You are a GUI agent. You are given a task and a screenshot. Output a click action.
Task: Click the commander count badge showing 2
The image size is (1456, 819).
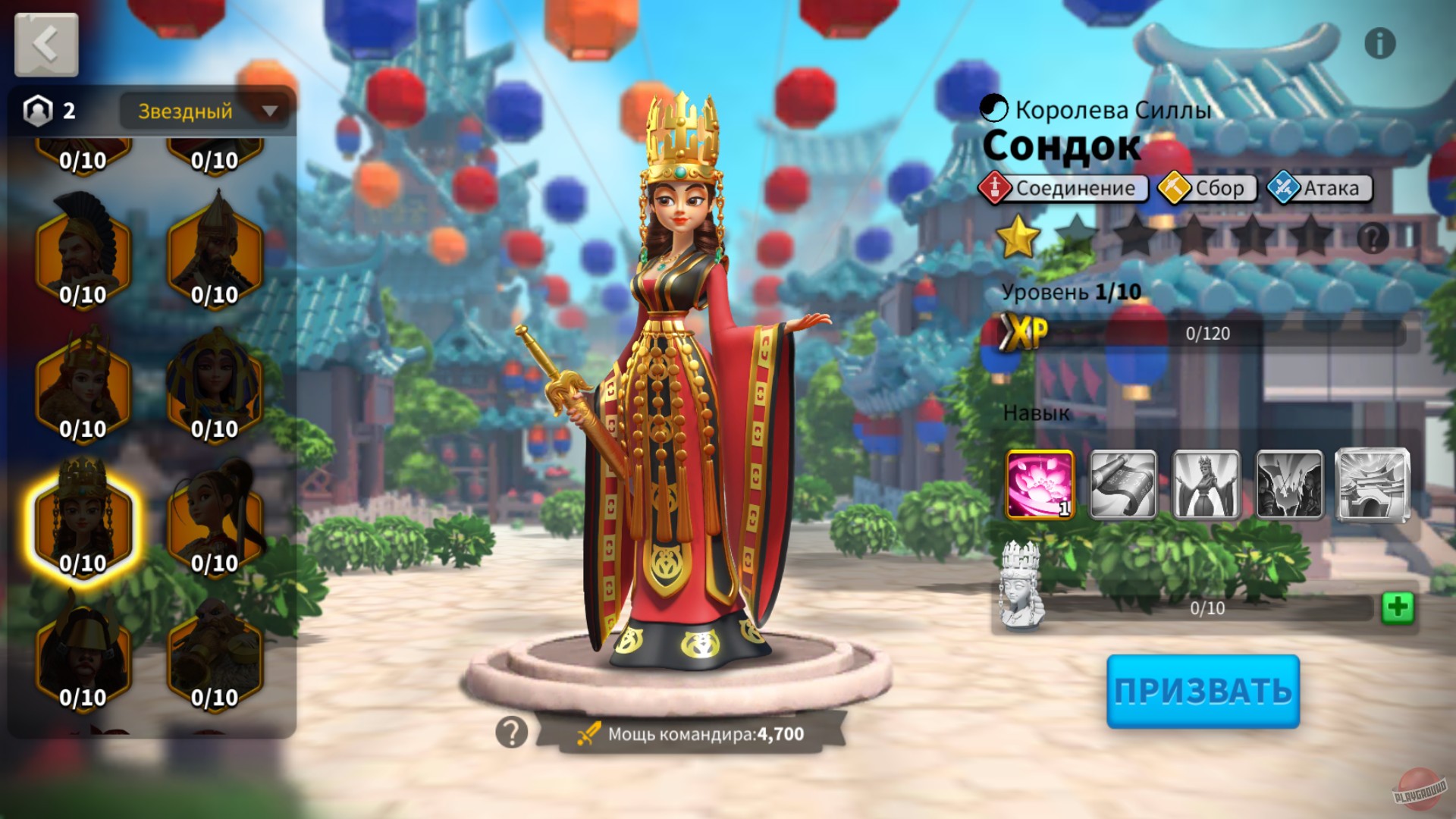48,111
